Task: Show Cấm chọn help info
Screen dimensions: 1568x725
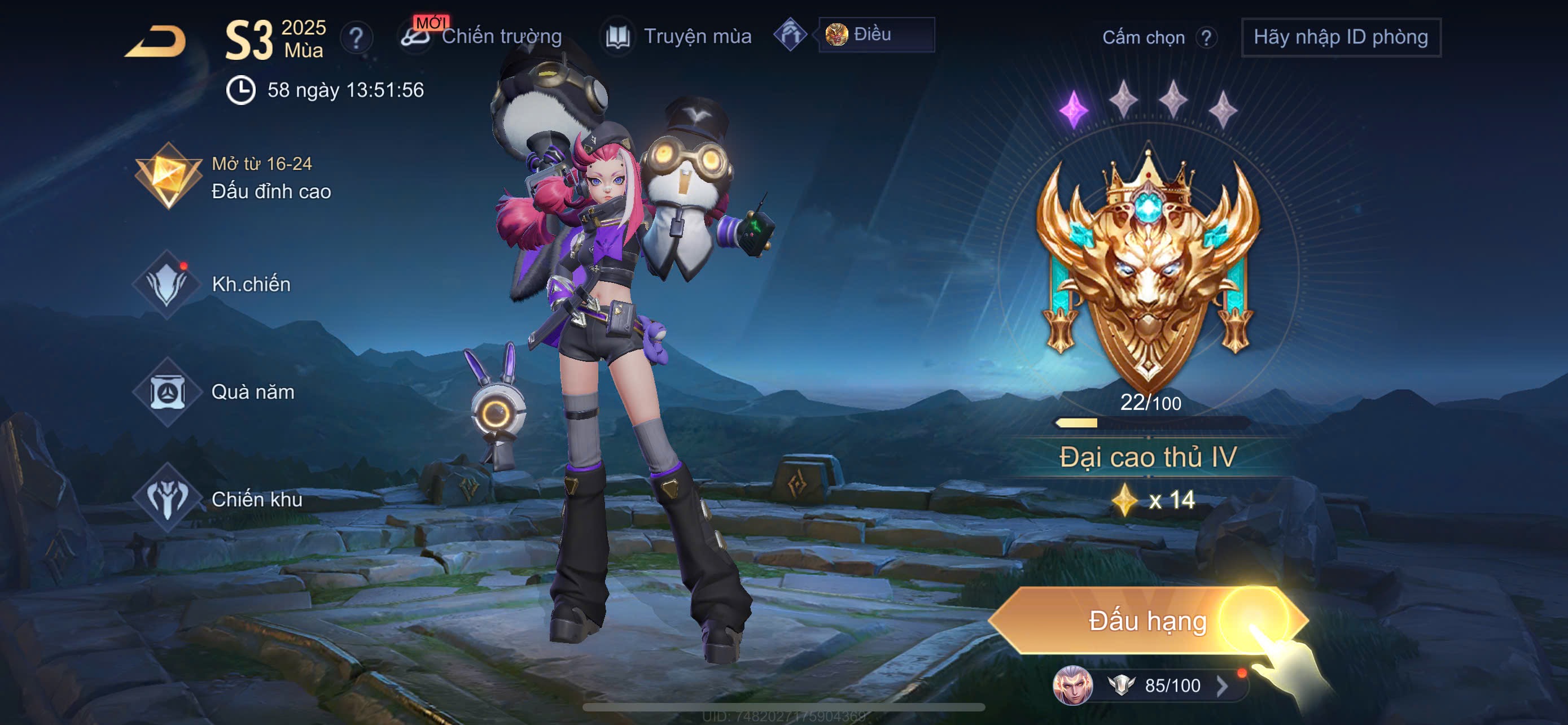Action: [x=1205, y=38]
